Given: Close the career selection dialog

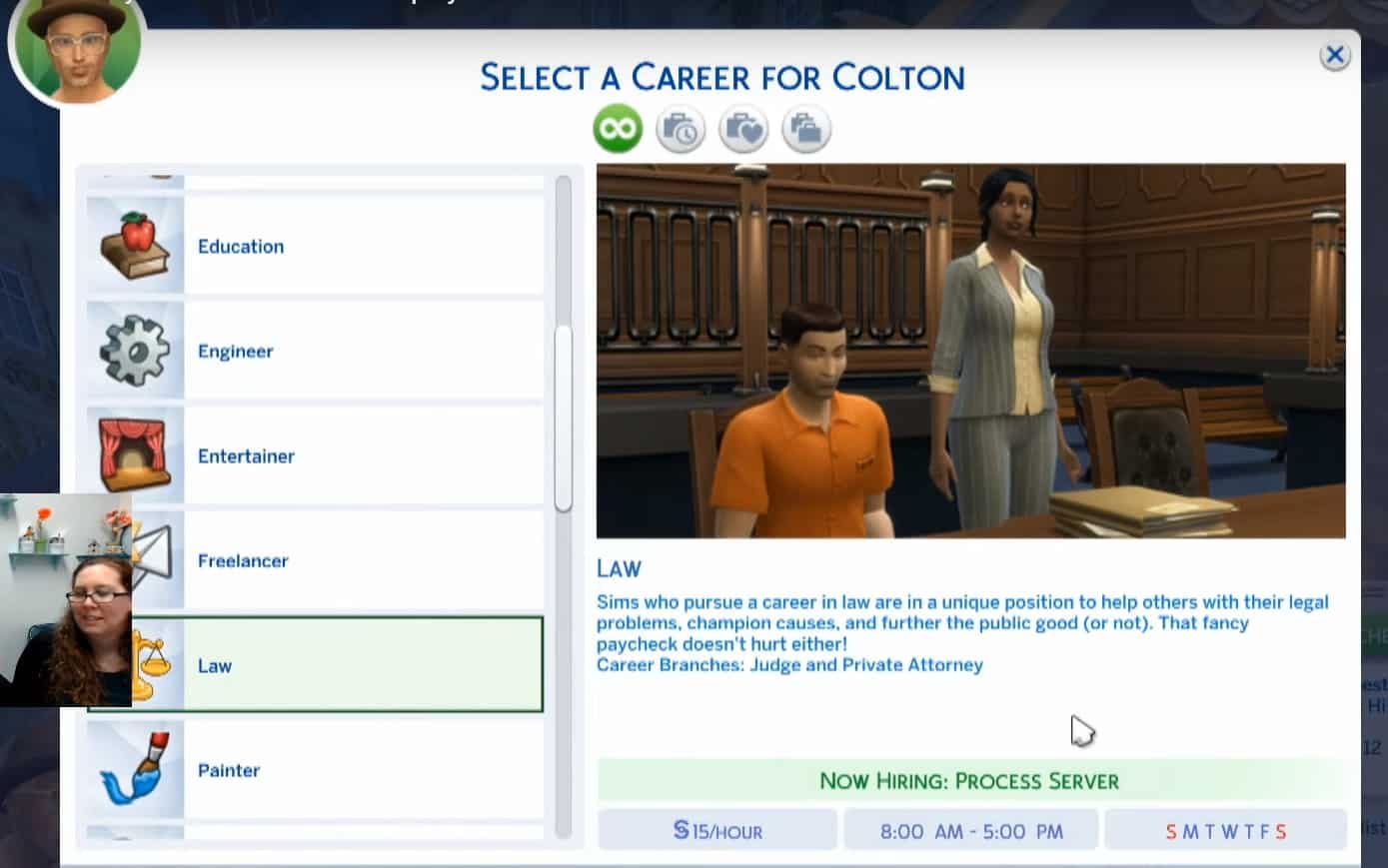Looking at the screenshot, I should coord(1334,56).
